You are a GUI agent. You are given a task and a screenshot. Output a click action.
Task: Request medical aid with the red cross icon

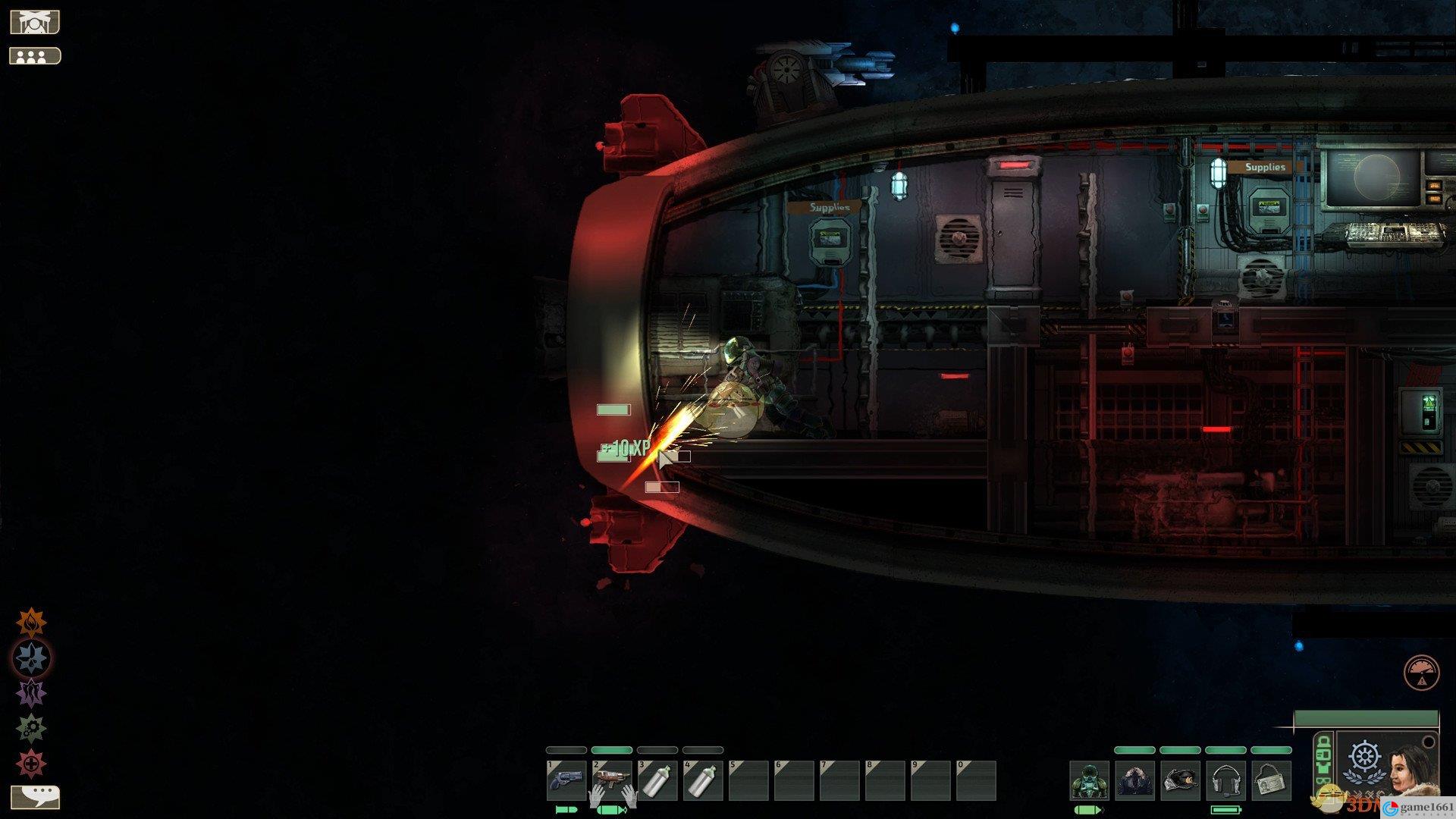pyautogui.click(x=31, y=764)
